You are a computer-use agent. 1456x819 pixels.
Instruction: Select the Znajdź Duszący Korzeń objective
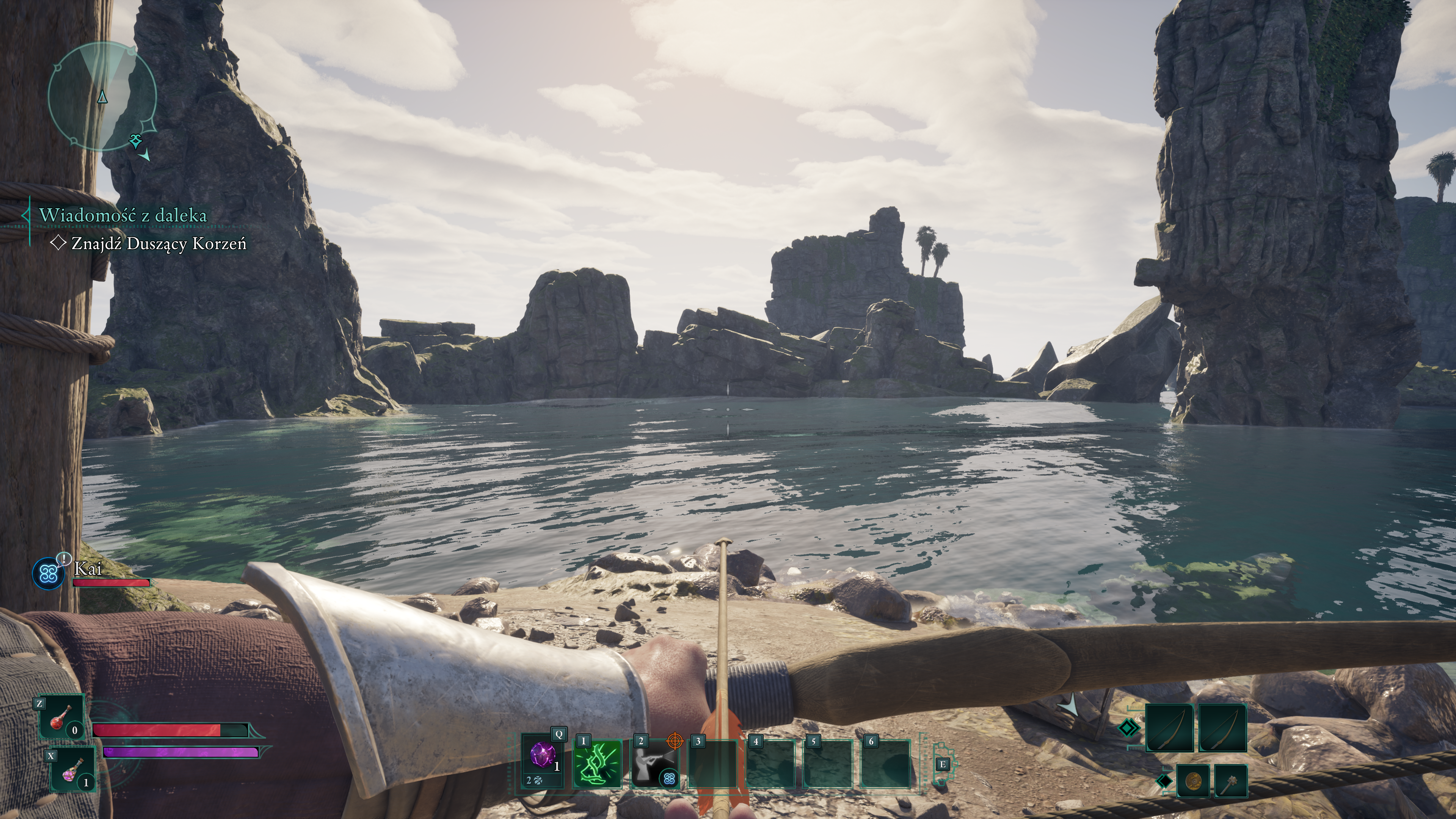[x=159, y=243]
